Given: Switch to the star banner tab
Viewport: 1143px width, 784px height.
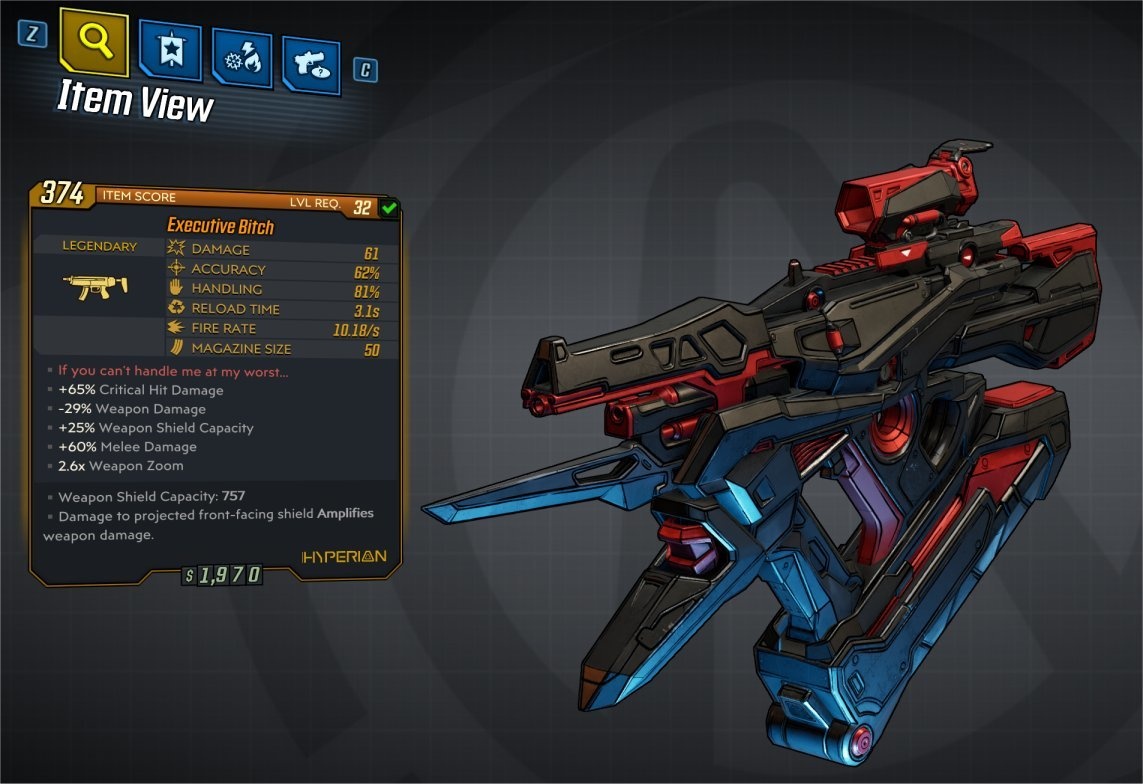Looking at the screenshot, I should click(x=170, y=52).
